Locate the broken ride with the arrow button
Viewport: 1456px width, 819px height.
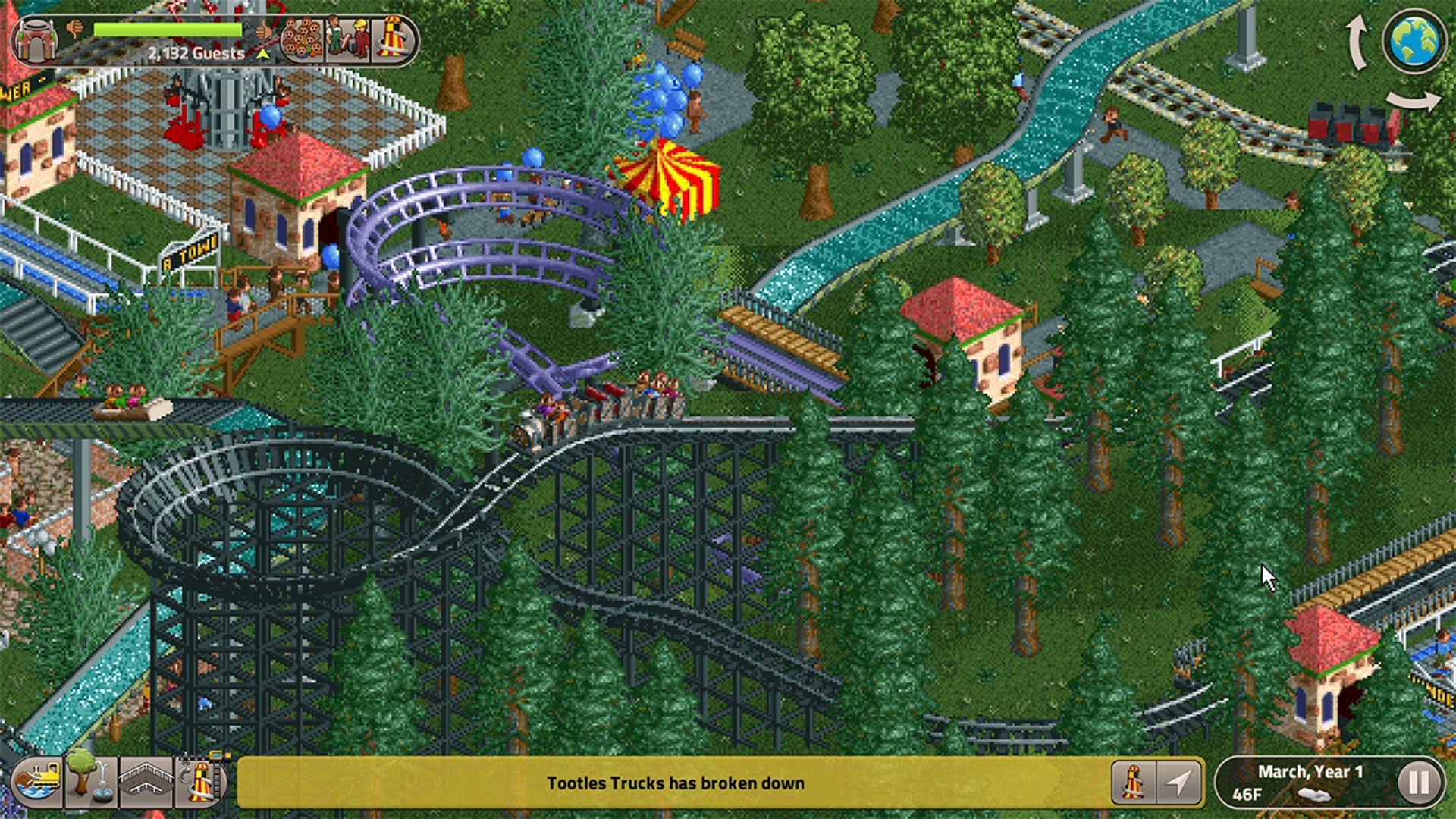click(x=1179, y=783)
